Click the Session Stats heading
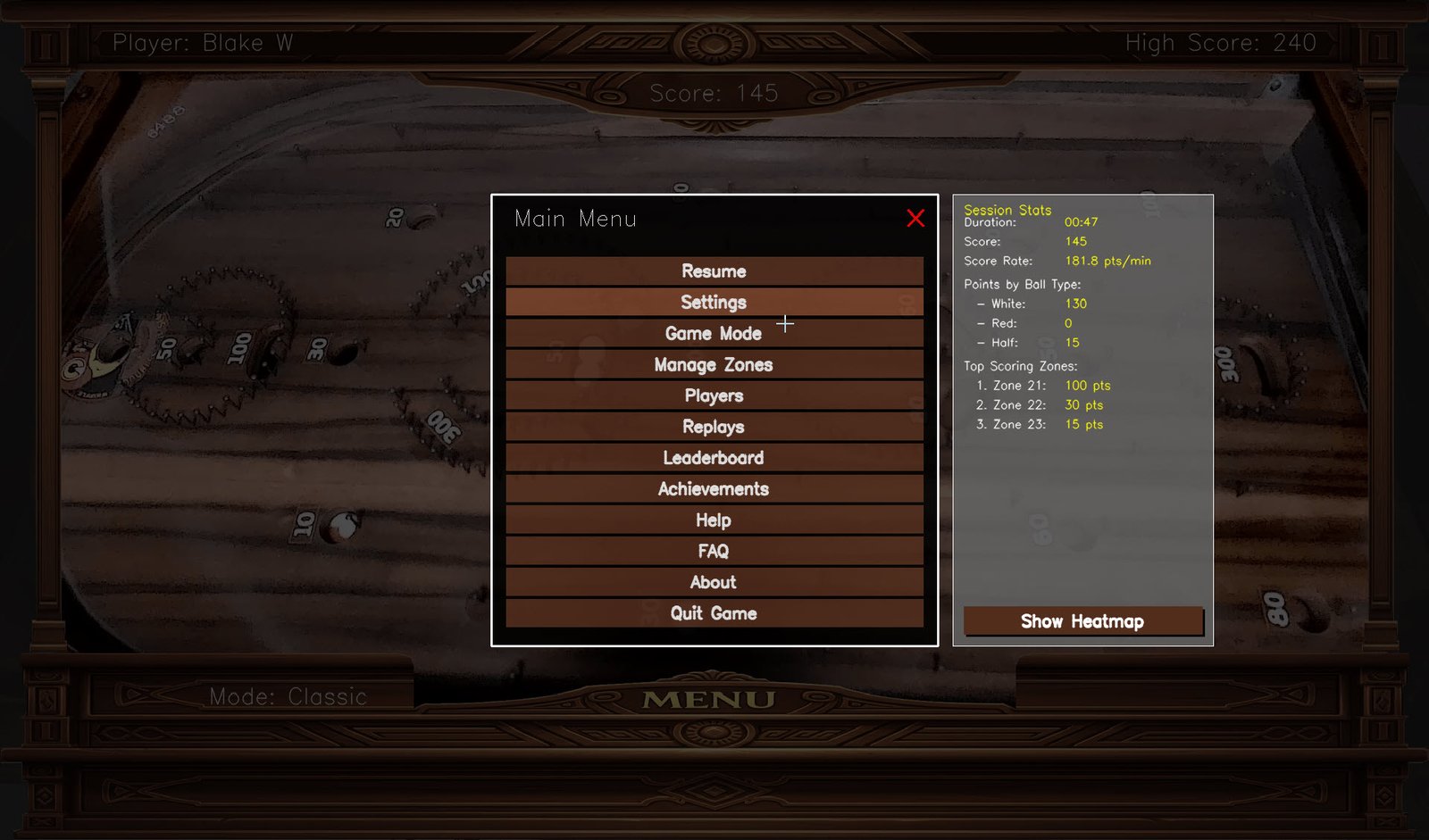This screenshot has height=840, width=1429. point(1007,210)
